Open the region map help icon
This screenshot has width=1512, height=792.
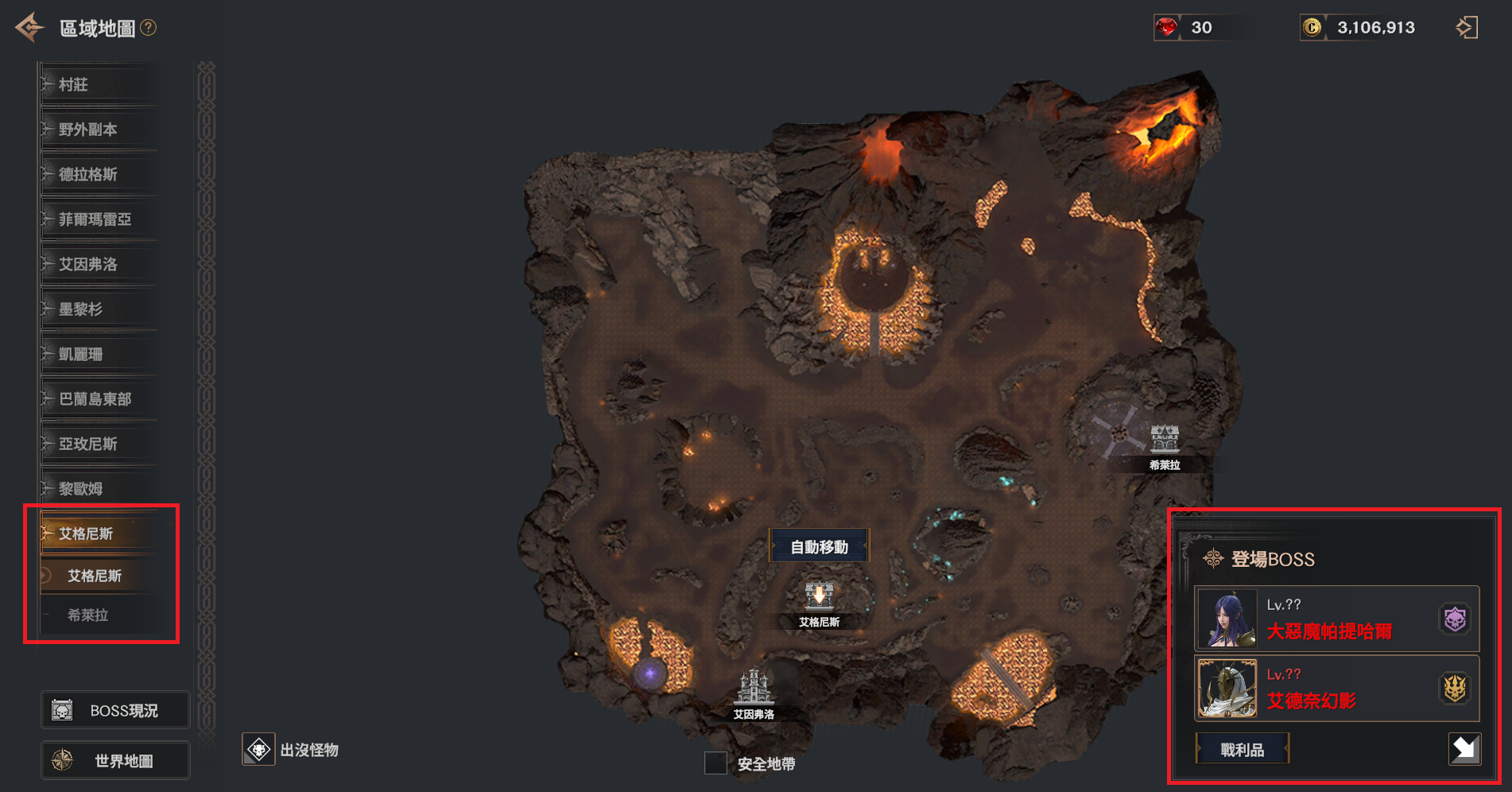(x=149, y=28)
